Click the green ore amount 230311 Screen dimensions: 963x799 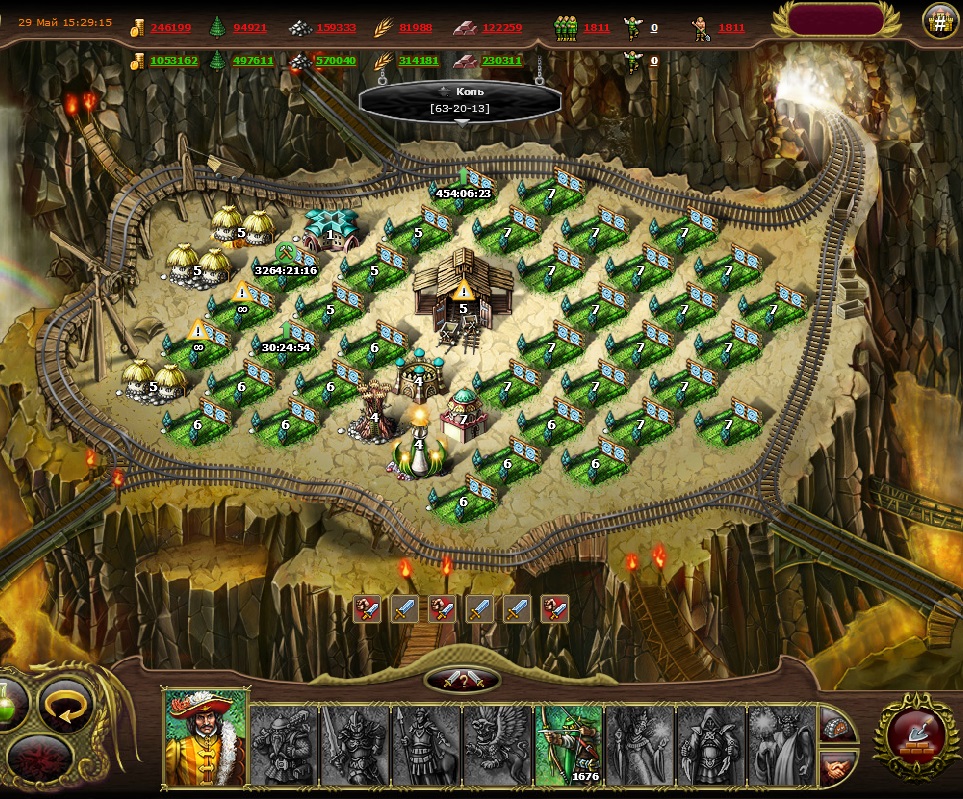click(x=502, y=61)
